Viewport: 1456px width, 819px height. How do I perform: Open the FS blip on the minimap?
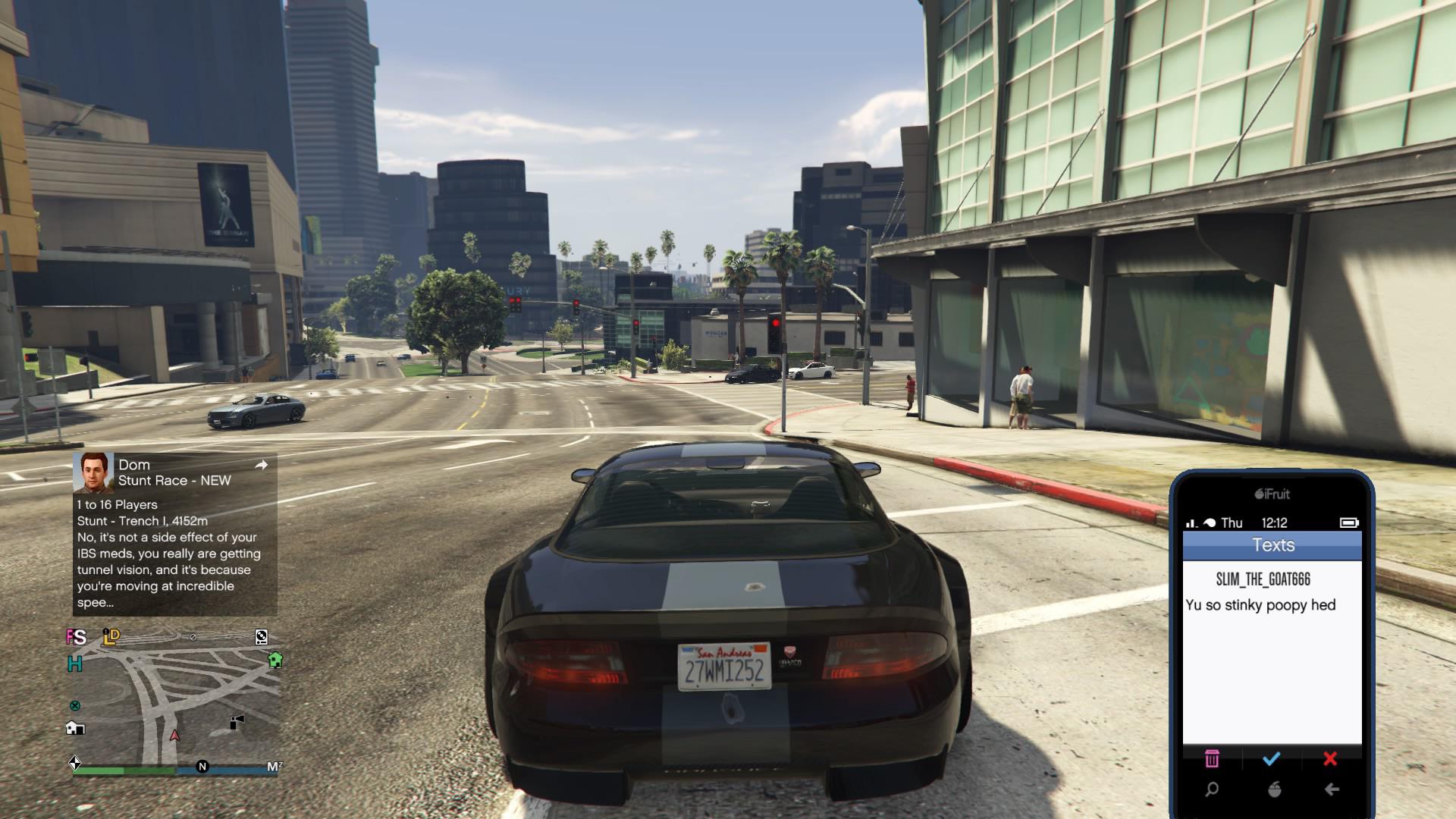click(x=76, y=638)
